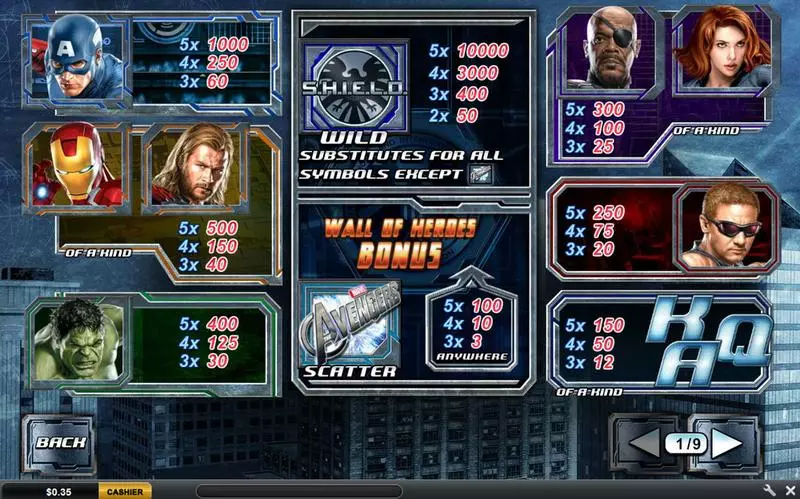Open settings with the wrench icon

click(x=770, y=491)
